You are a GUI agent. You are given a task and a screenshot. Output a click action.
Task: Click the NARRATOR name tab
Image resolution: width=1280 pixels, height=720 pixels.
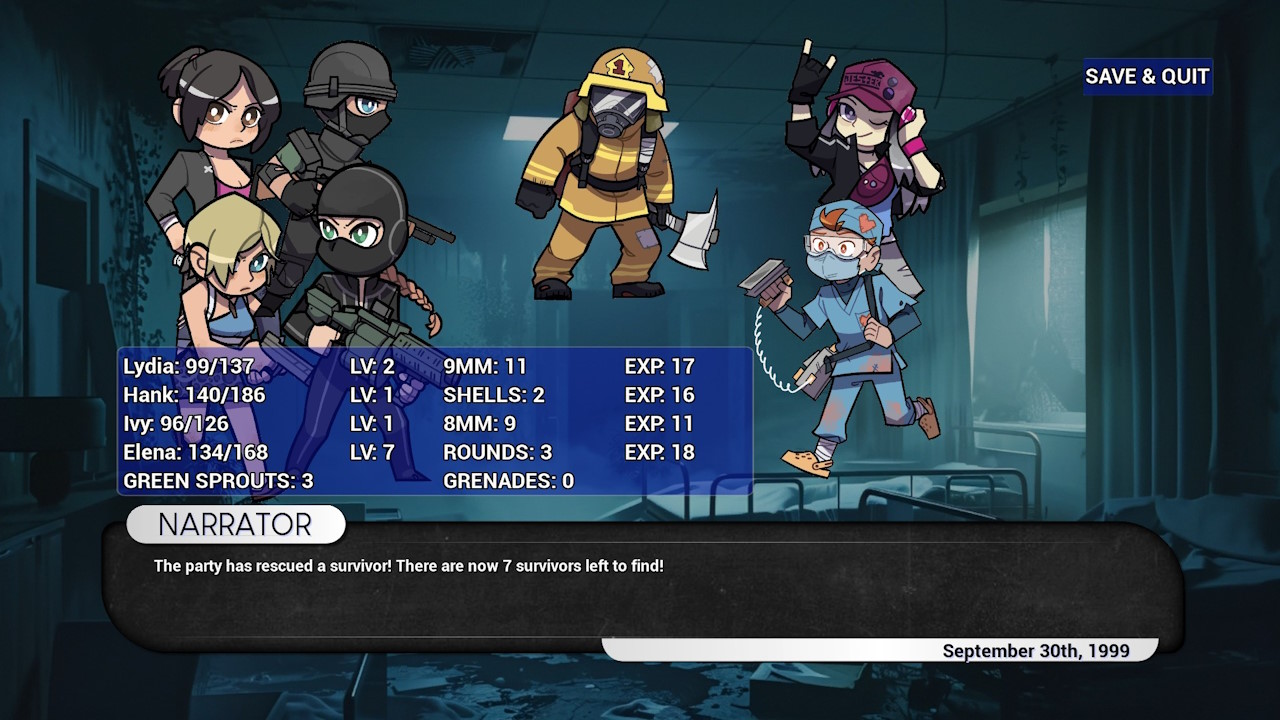coord(233,524)
